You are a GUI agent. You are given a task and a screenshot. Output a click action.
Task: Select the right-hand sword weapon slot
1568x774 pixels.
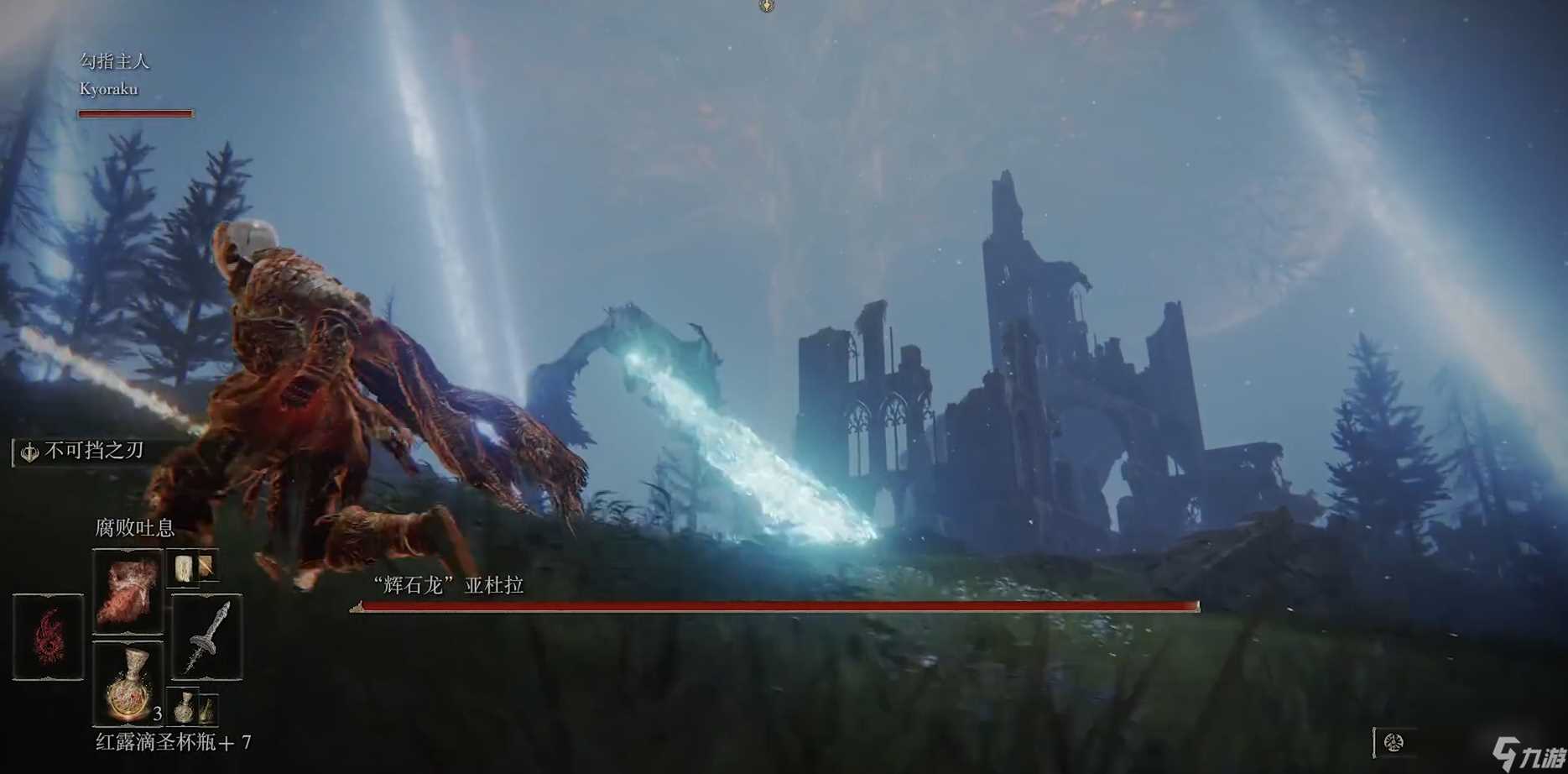point(206,636)
